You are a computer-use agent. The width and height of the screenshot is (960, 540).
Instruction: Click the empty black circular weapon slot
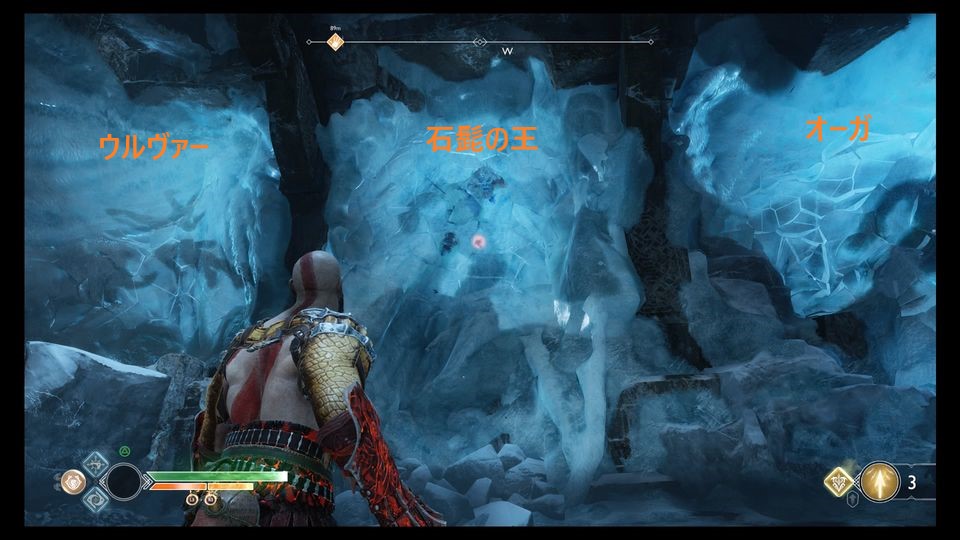click(125, 482)
